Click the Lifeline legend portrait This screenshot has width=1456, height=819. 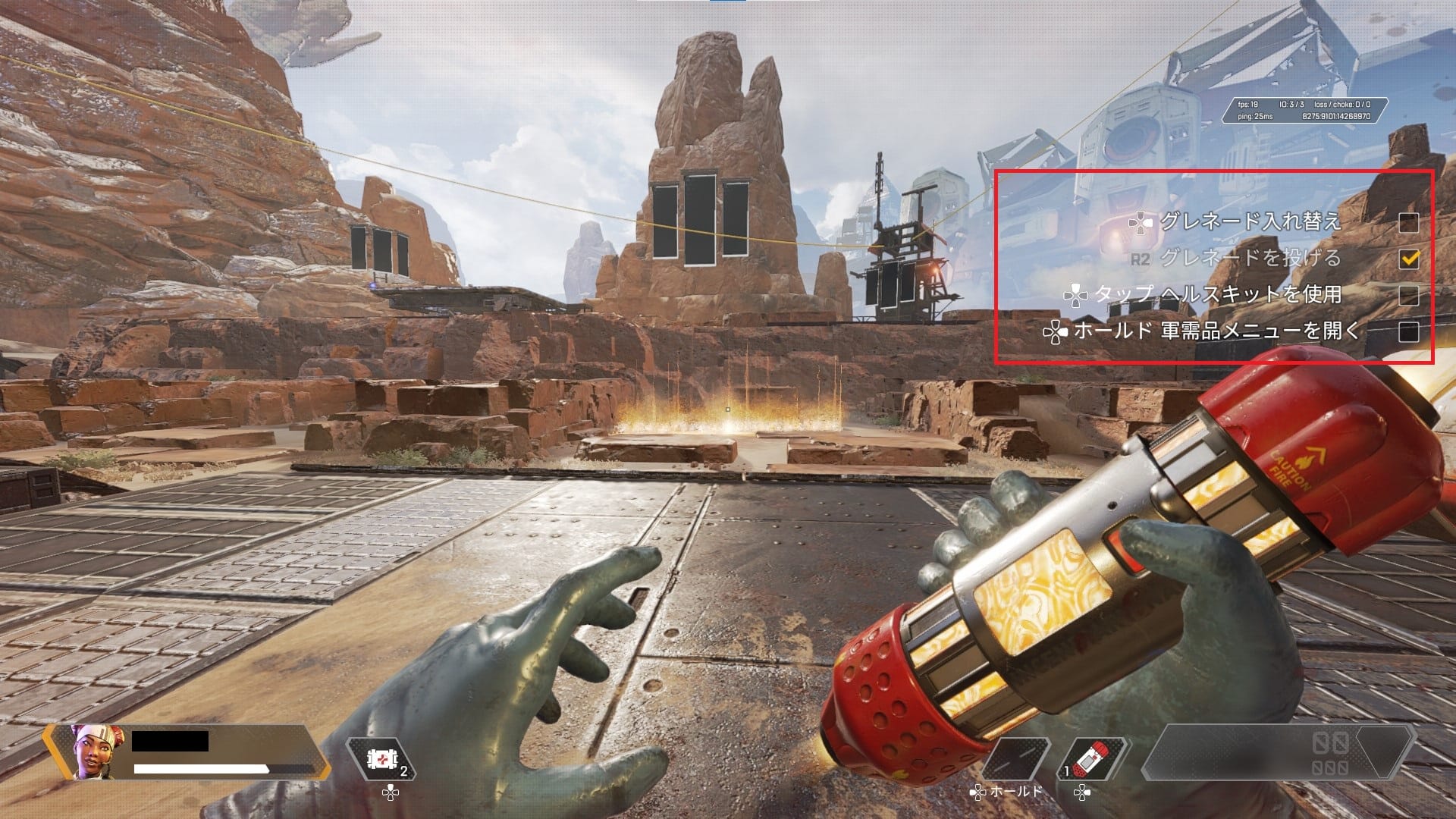(x=88, y=752)
